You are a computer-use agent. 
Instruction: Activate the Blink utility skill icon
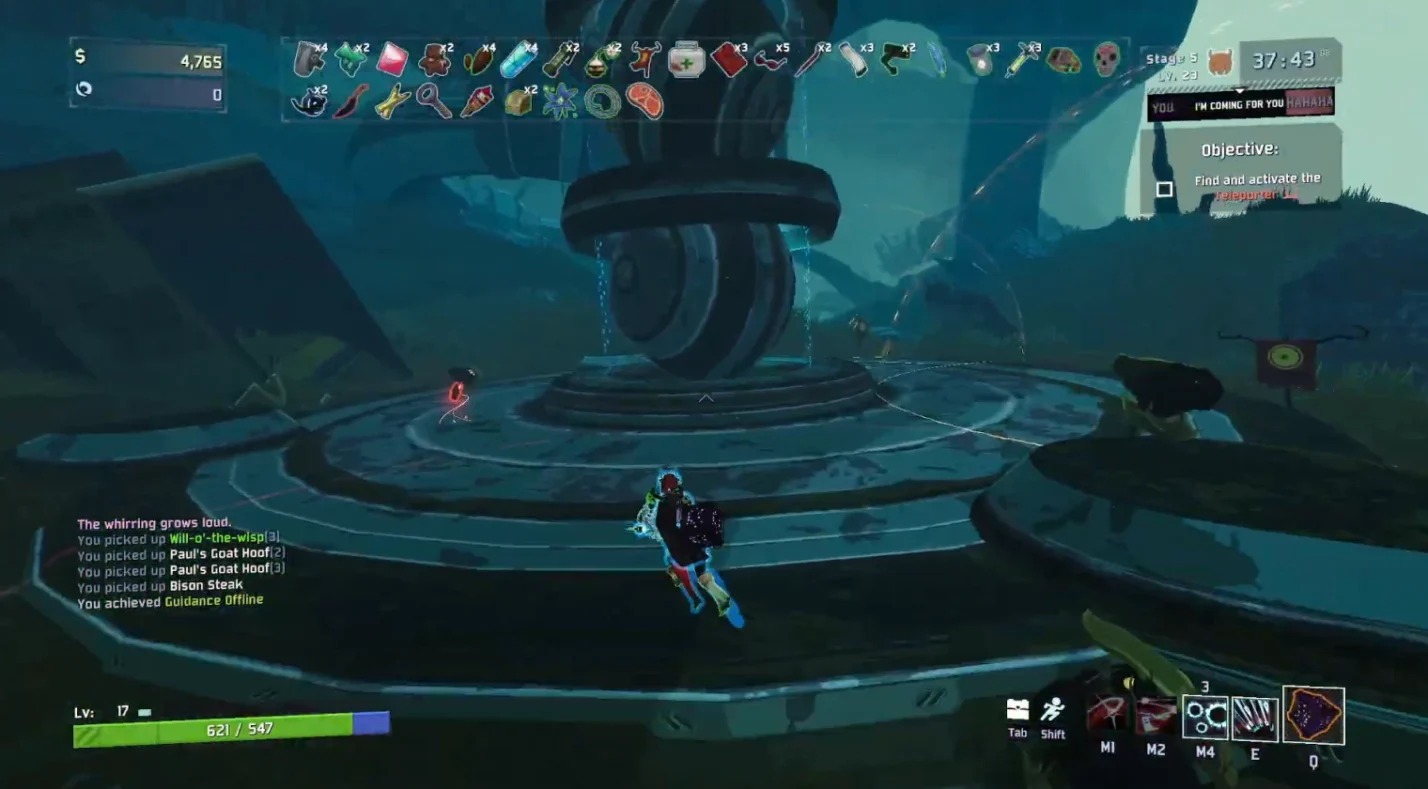point(1205,717)
